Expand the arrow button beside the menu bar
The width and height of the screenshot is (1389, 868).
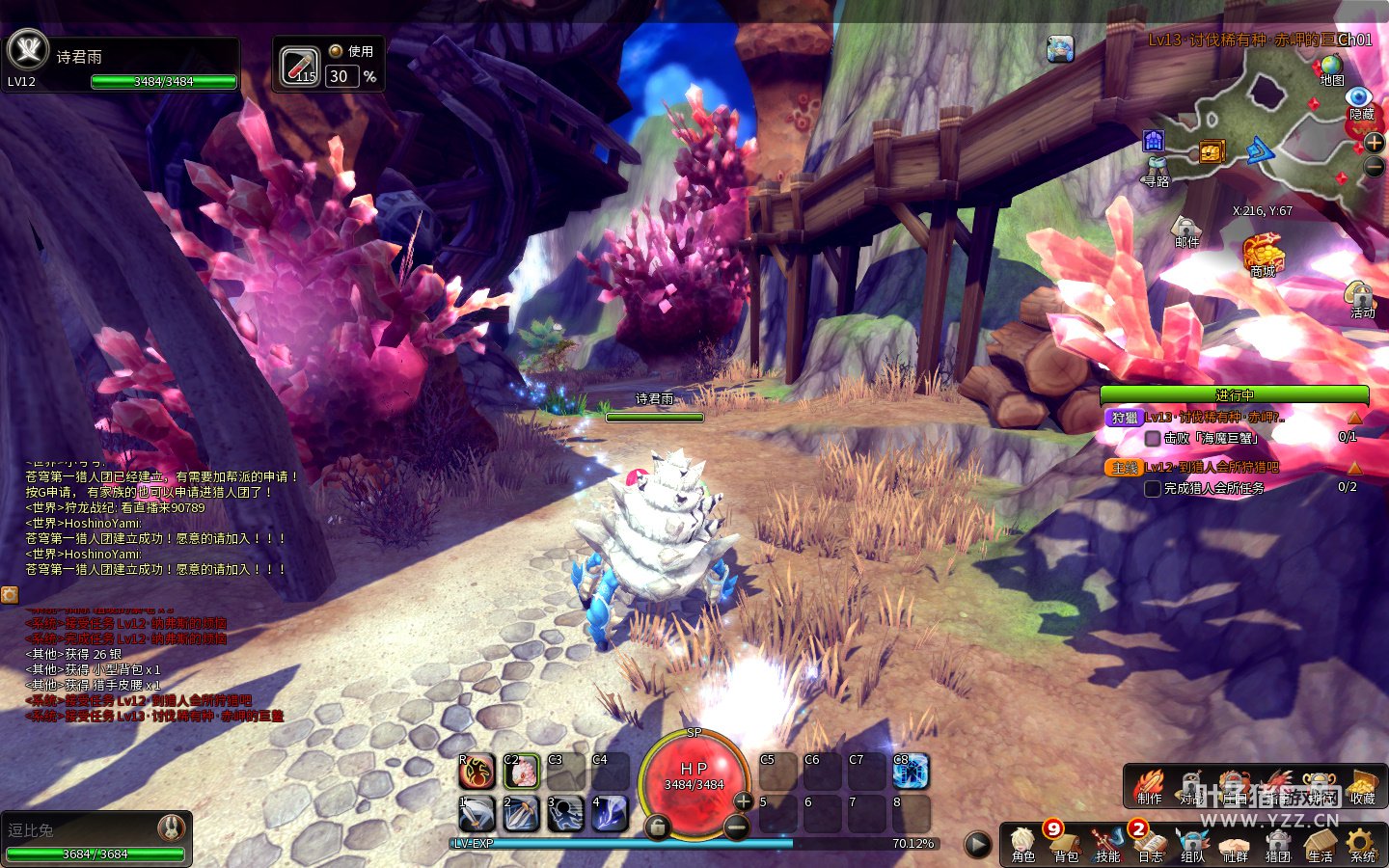tap(977, 844)
